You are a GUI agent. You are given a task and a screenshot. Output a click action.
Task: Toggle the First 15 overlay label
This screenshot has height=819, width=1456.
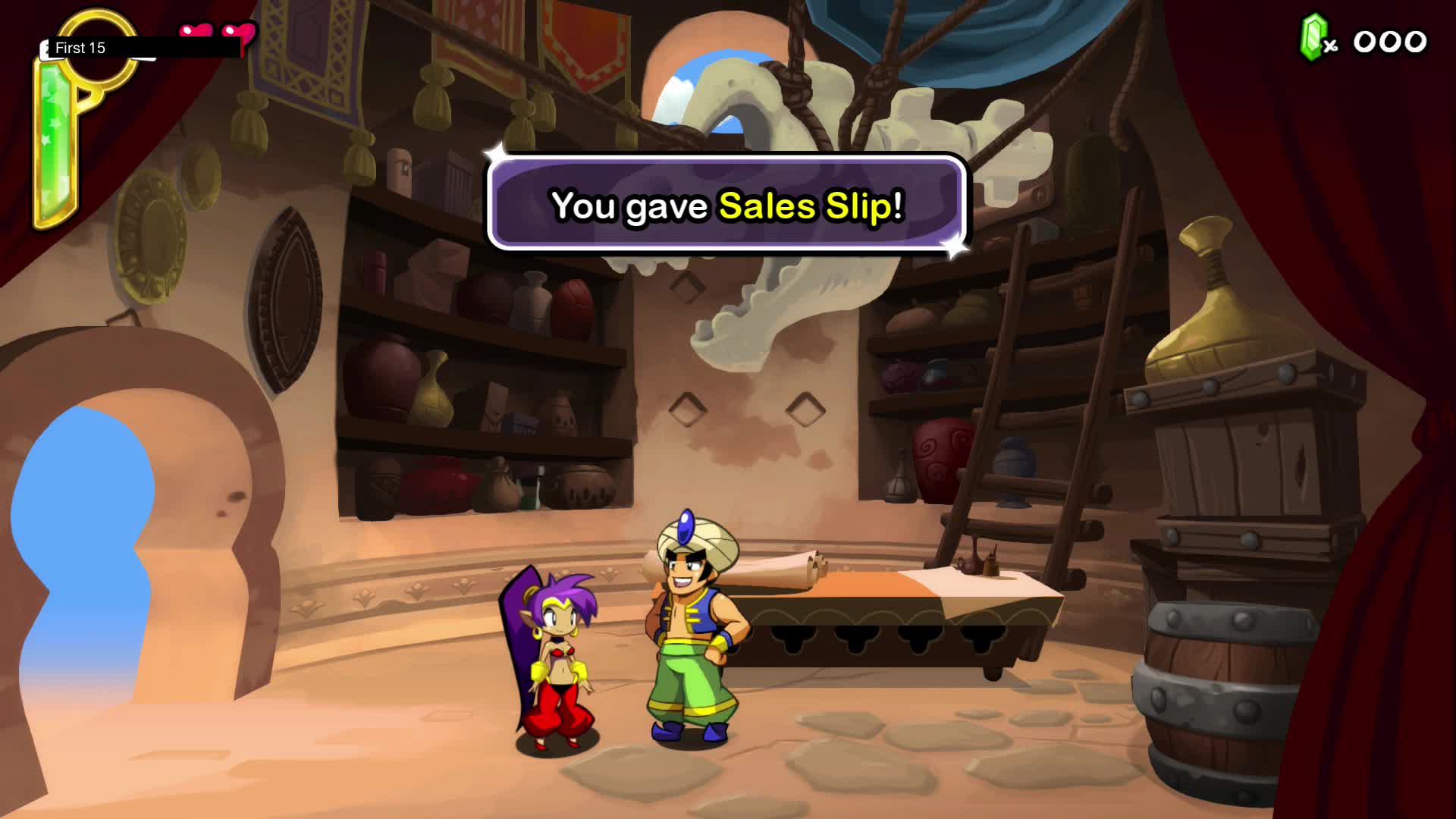click(x=80, y=47)
